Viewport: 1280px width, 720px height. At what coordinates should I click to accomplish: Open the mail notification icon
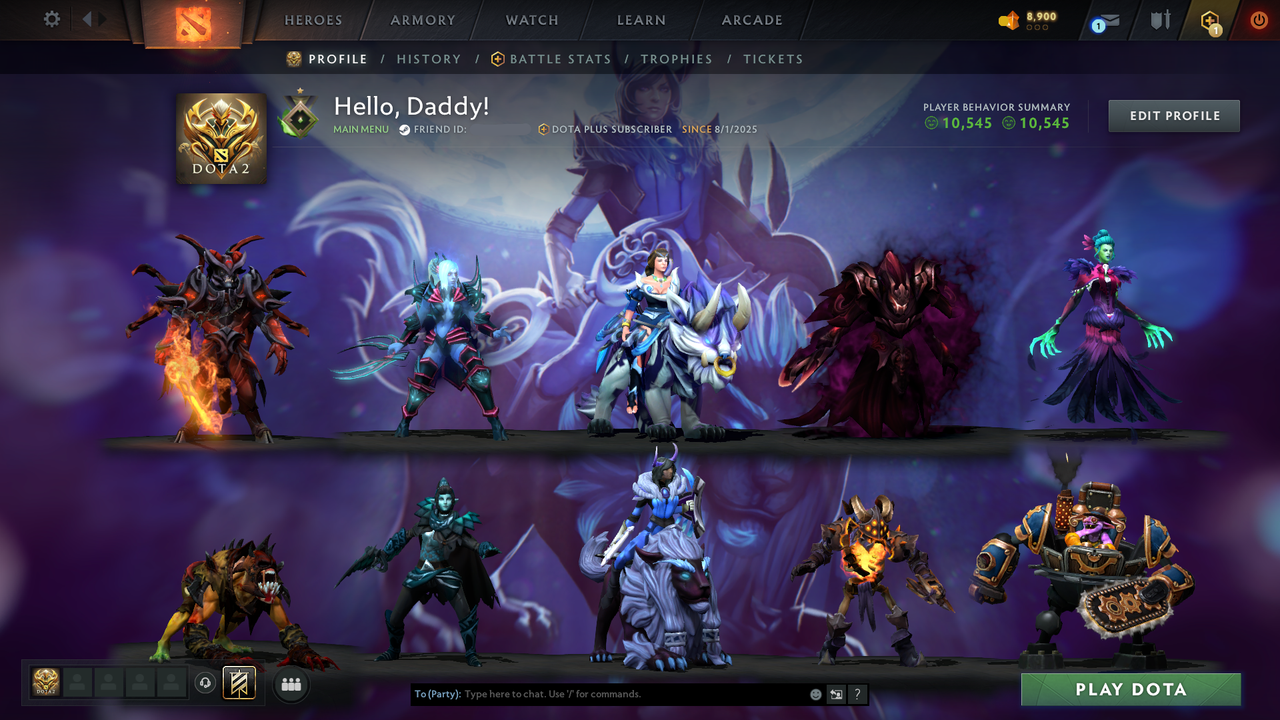pos(1104,18)
